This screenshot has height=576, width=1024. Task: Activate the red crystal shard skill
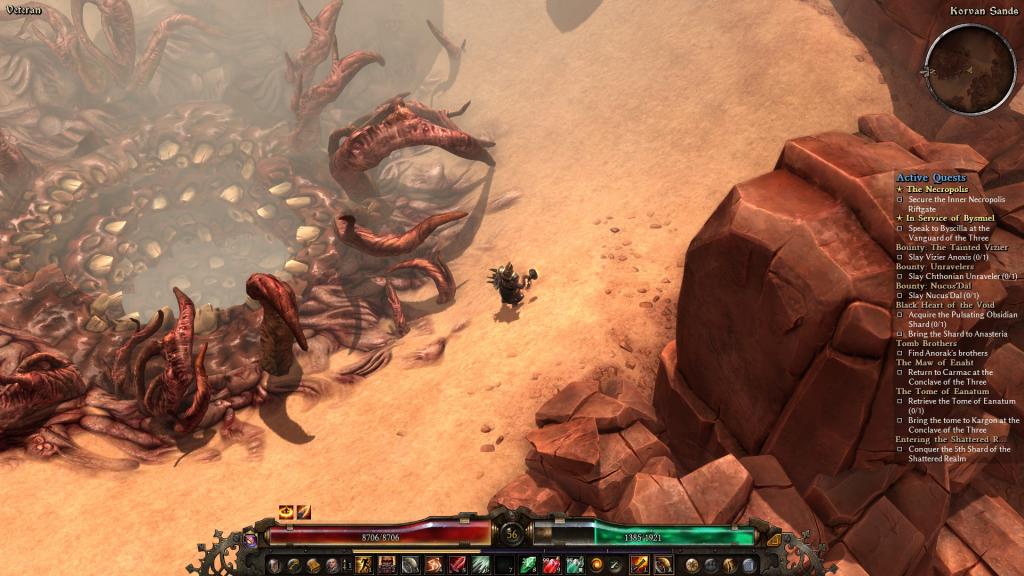(457, 565)
